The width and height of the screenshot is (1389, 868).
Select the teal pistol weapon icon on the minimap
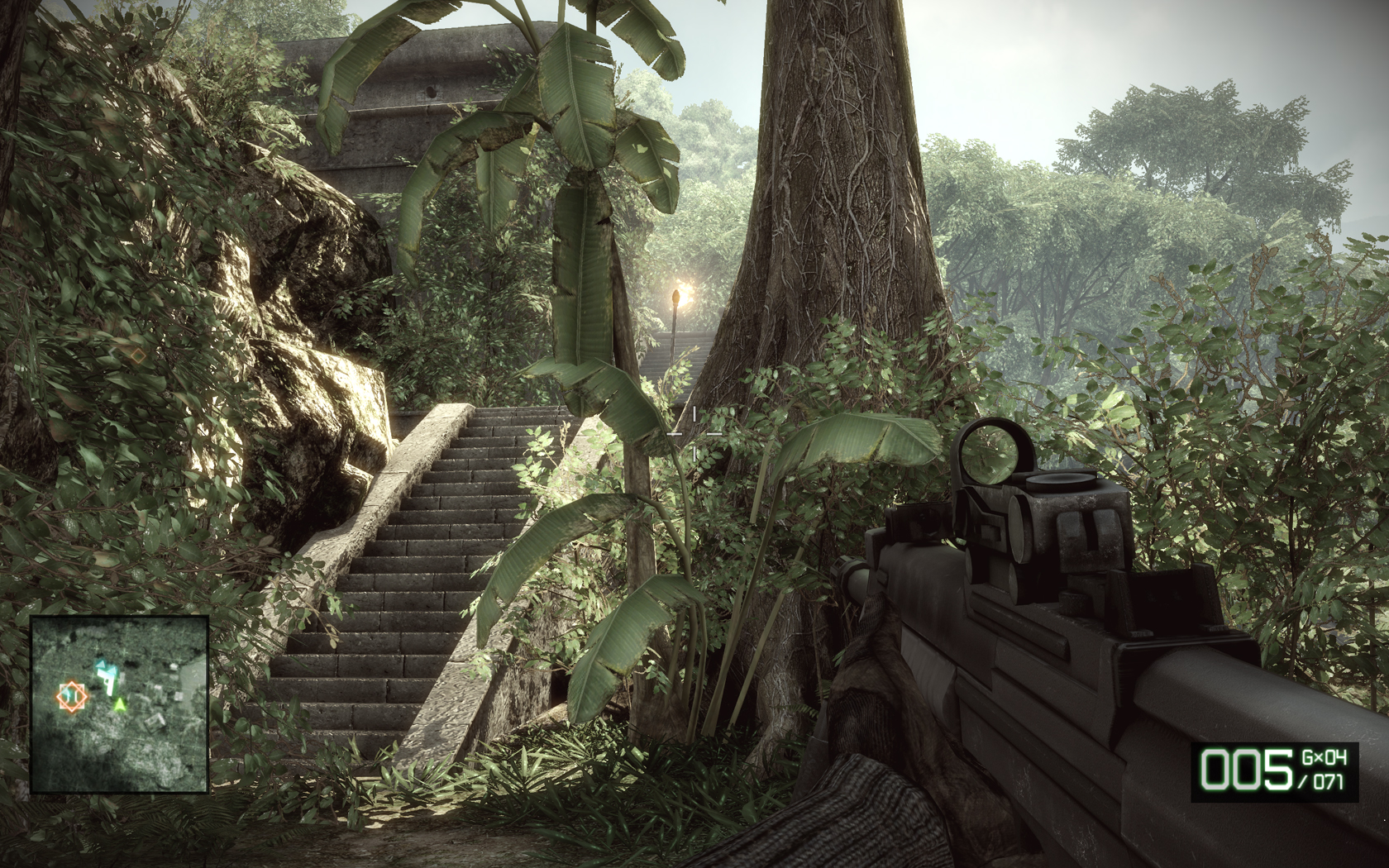(108, 681)
